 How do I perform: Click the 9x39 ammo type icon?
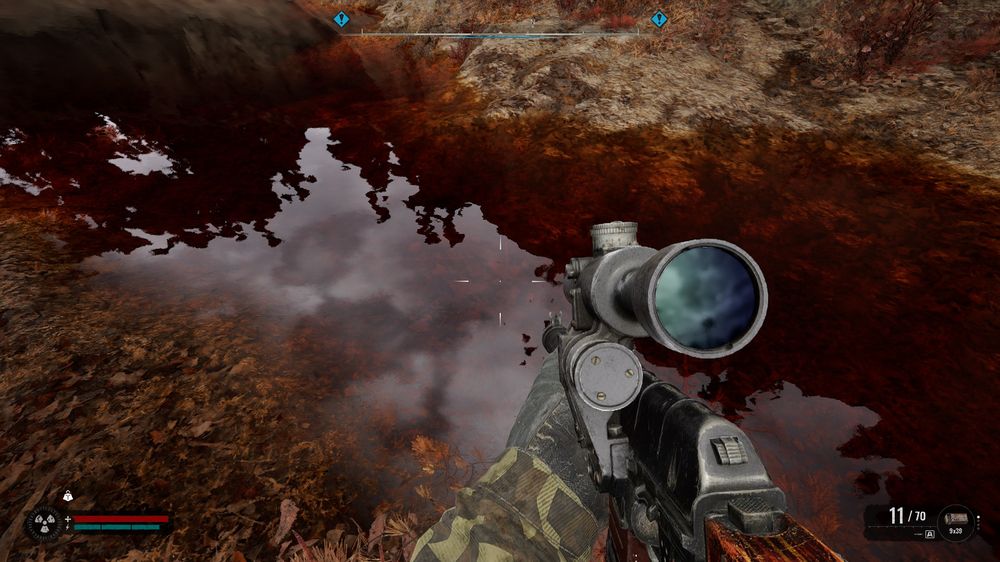coord(956,518)
